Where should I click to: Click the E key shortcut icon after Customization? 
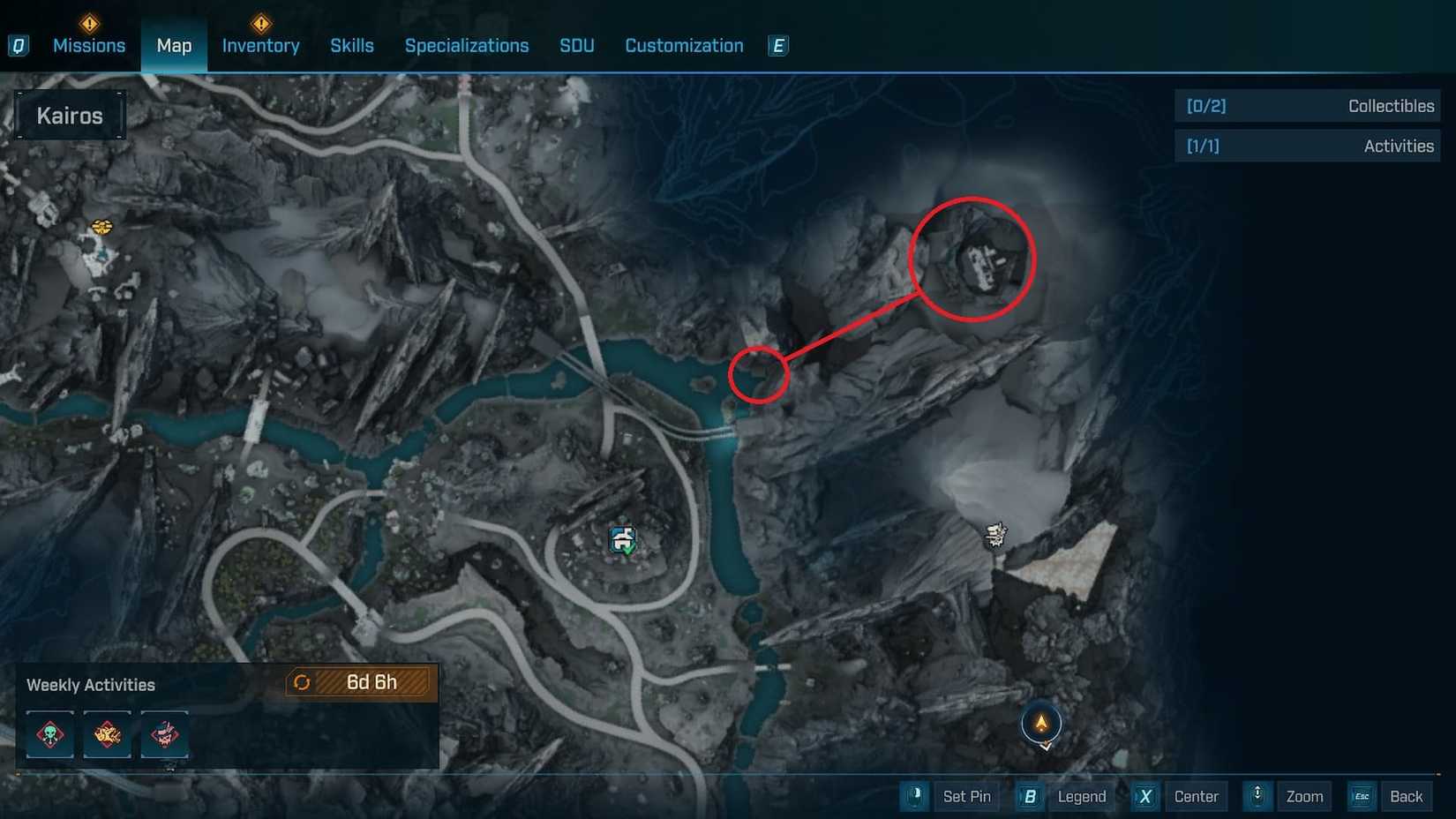click(x=777, y=46)
